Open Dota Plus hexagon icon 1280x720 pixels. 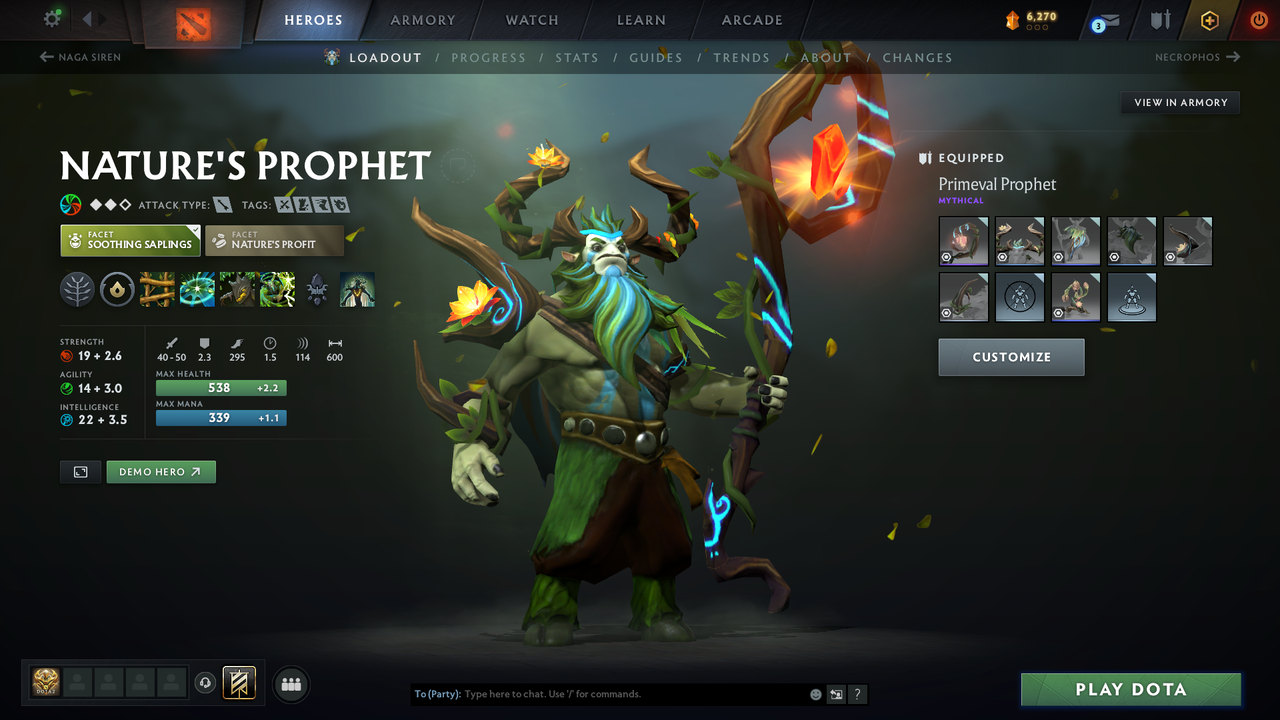pos(1209,20)
